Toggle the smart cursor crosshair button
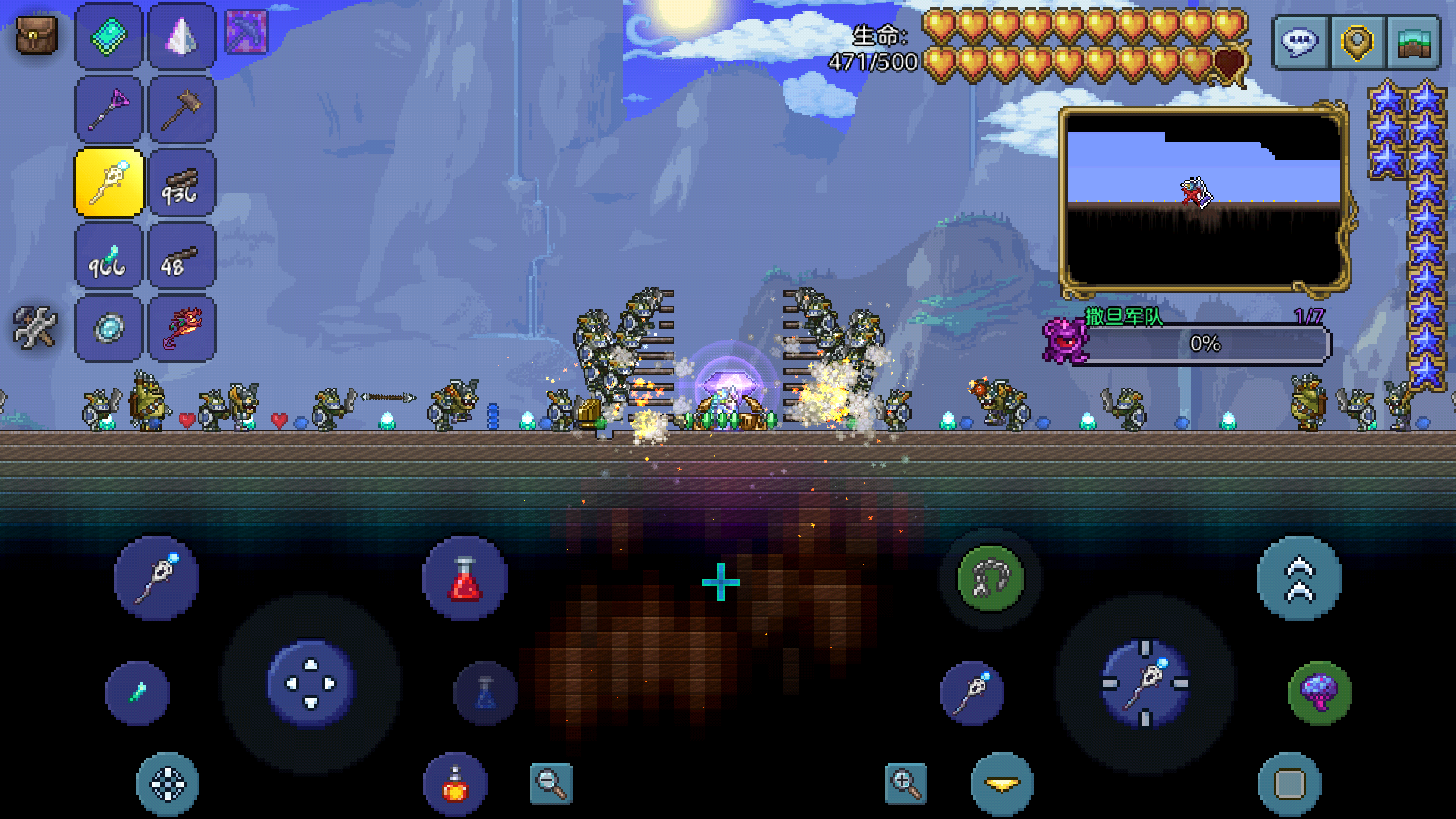 (168, 784)
